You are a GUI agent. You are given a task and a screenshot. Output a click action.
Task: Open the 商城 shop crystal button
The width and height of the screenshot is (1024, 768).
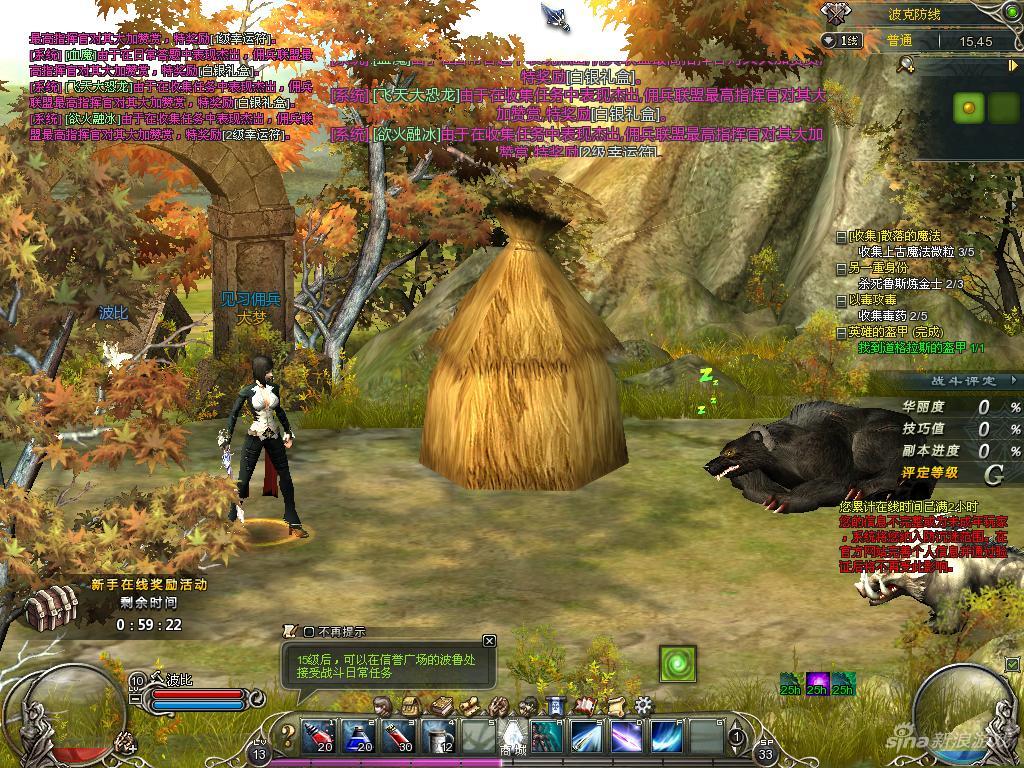click(x=512, y=738)
